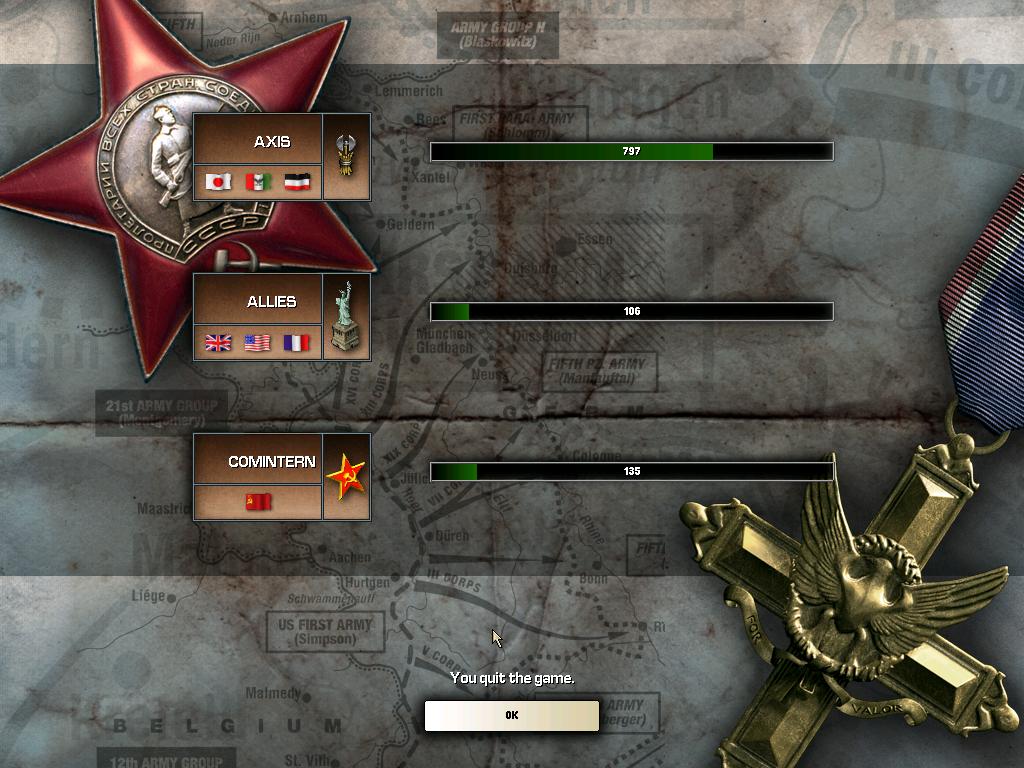The height and width of the screenshot is (768, 1024).
Task: Confirm quitting with the OK button
Action: (x=512, y=715)
